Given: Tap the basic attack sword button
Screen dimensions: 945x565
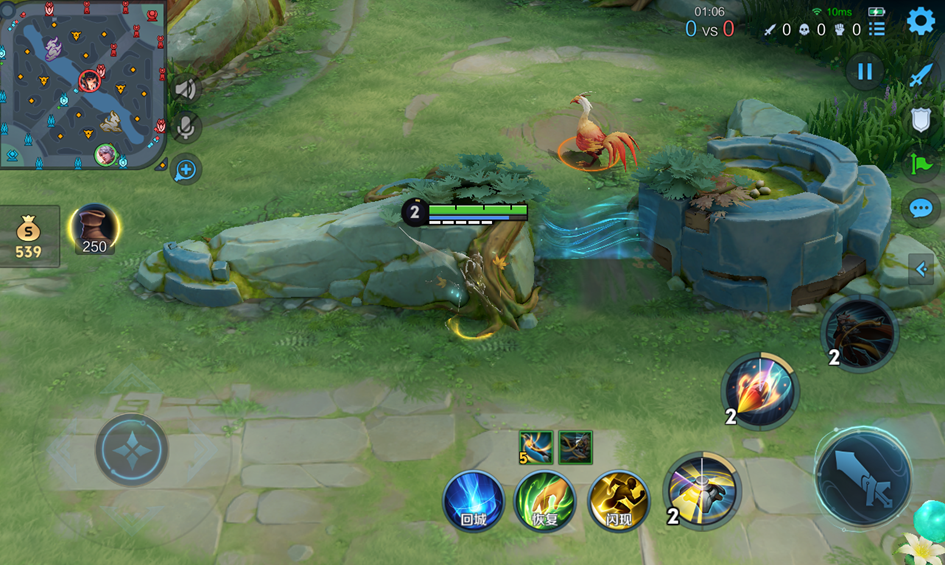Looking at the screenshot, I should click(862, 478).
